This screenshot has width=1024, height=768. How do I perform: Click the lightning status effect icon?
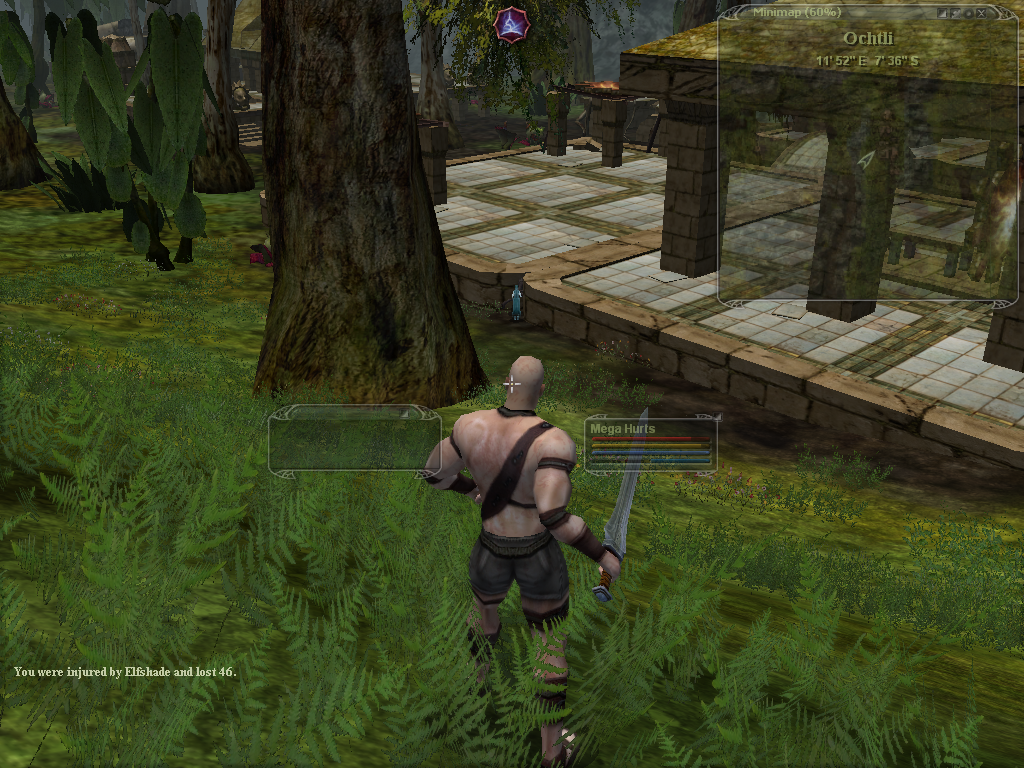tap(511, 23)
